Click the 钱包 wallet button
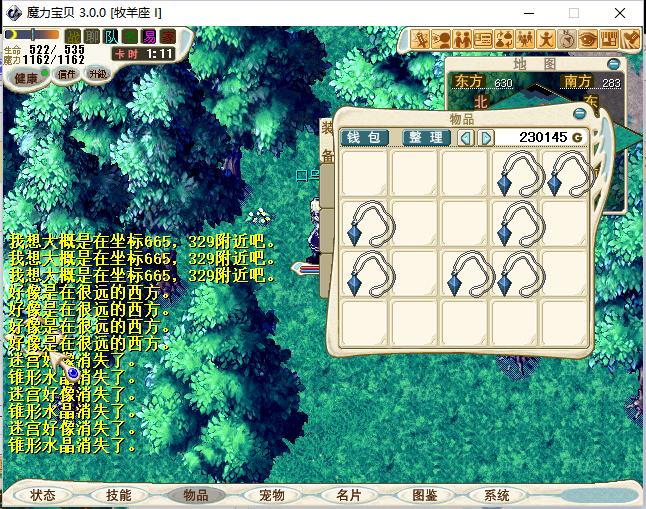Viewport: 646px width, 509px height. click(x=364, y=137)
